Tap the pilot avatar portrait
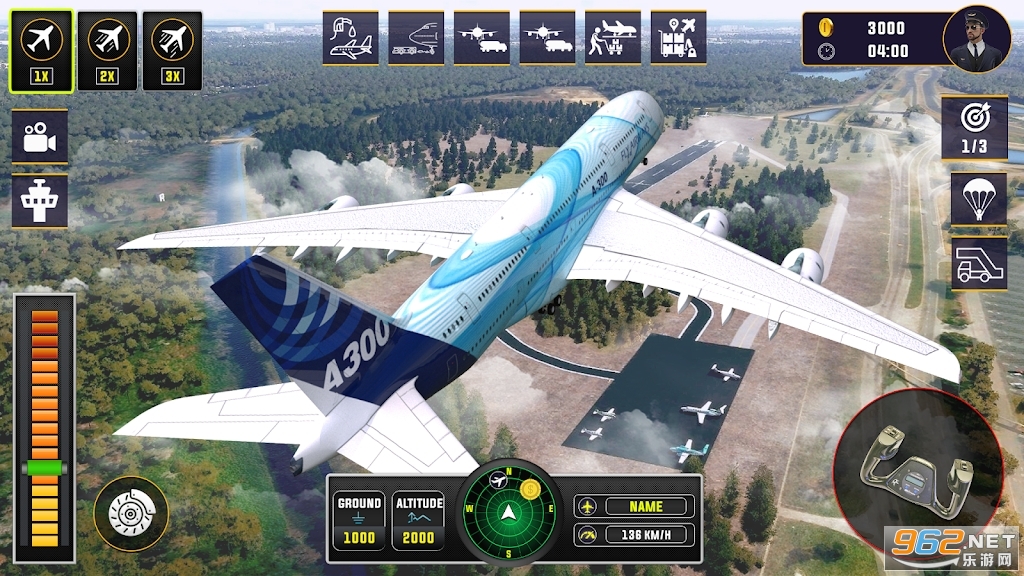1024x576 pixels. (x=976, y=39)
